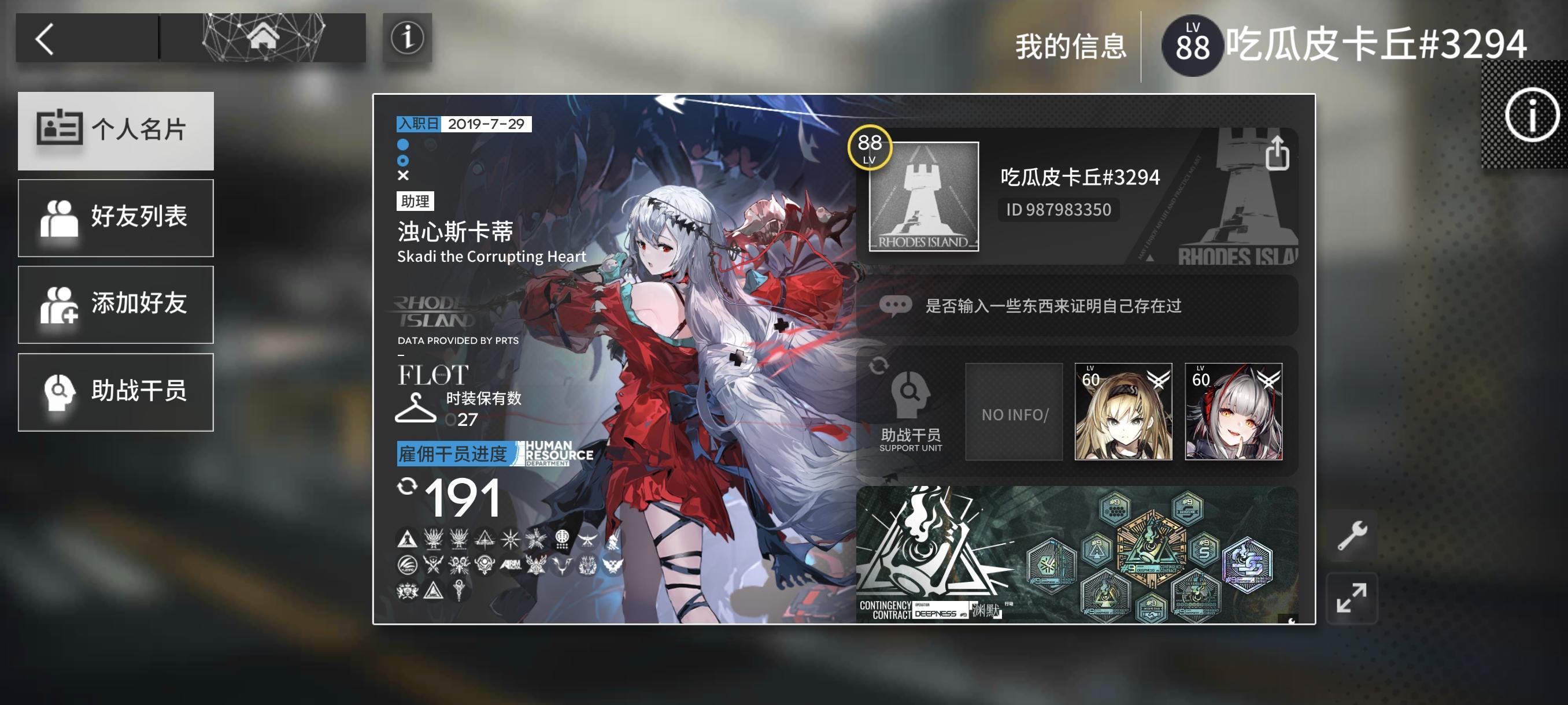
Task: Switch to the 好友列表 friend list
Action: (x=116, y=218)
